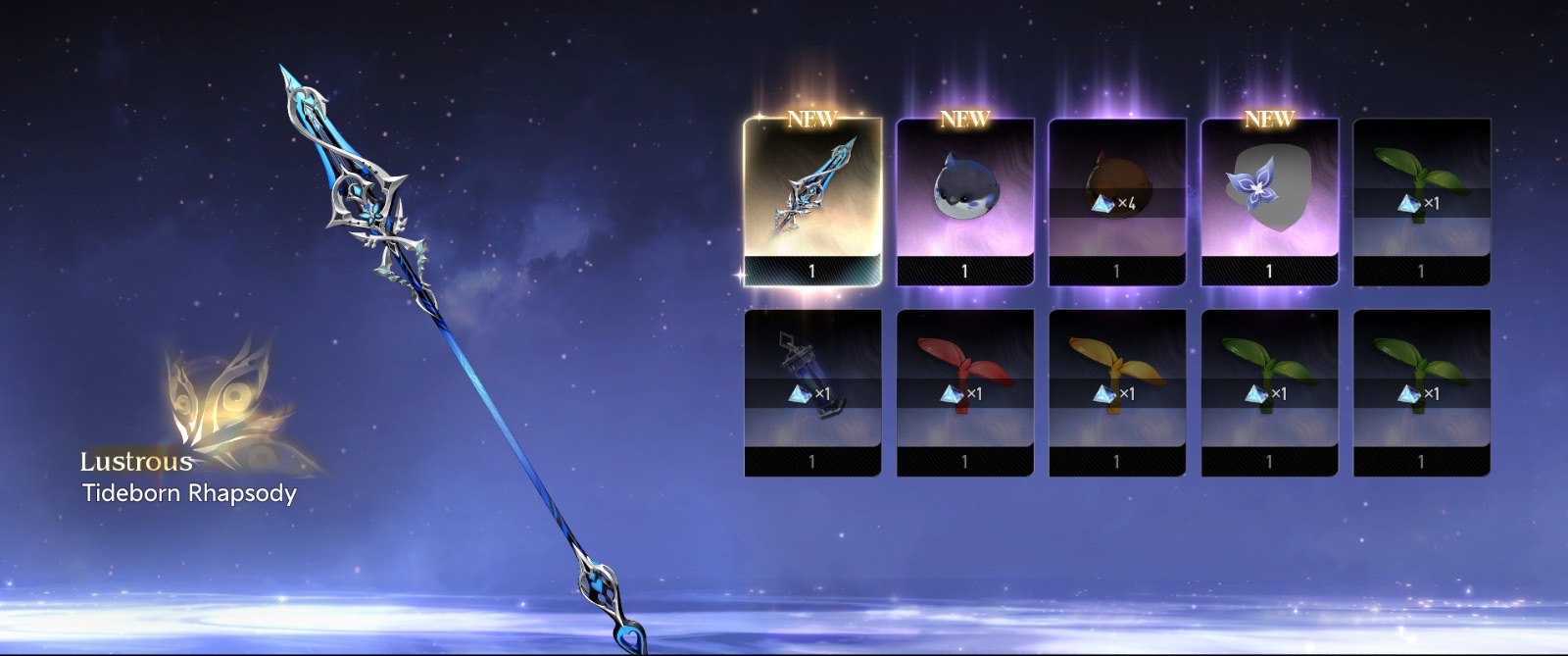The height and width of the screenshot is (656, 1568).
Task: Choose the yellow sprout card
Action: click(x=1116, y=392)
